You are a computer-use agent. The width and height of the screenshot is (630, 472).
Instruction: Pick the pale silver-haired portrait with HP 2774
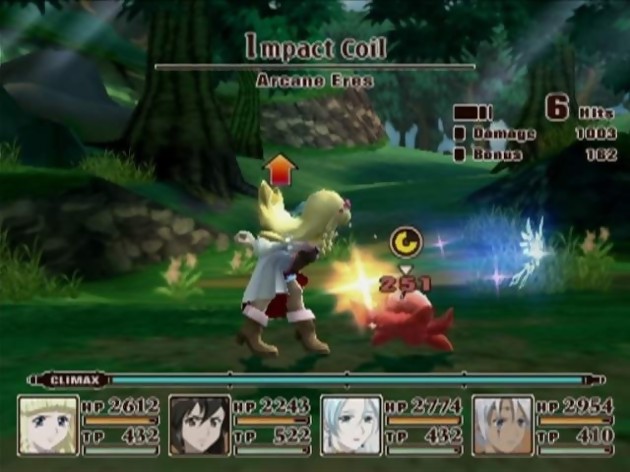point(351,426)
